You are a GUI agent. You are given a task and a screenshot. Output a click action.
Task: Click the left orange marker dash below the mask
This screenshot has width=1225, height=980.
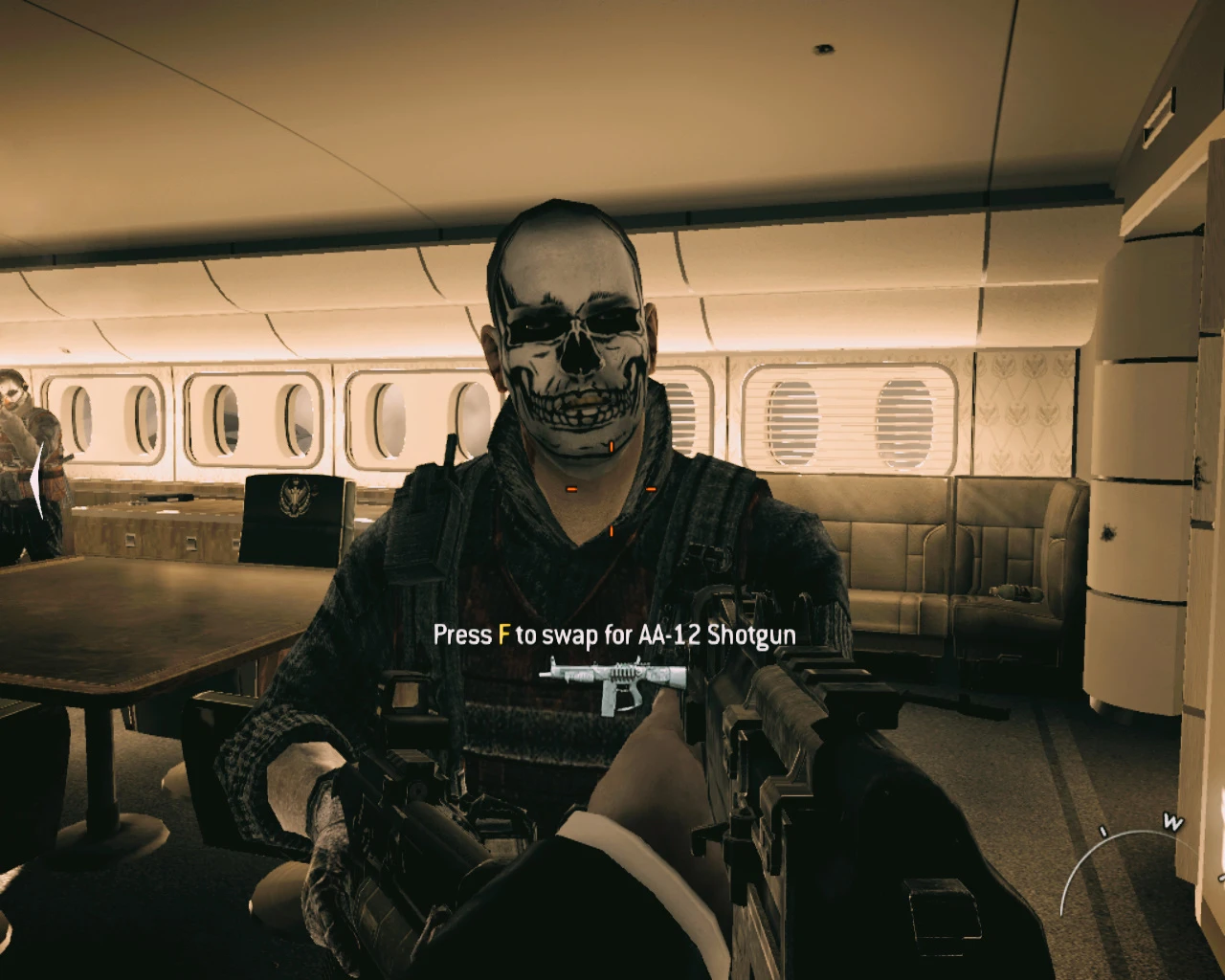point(571,488)
